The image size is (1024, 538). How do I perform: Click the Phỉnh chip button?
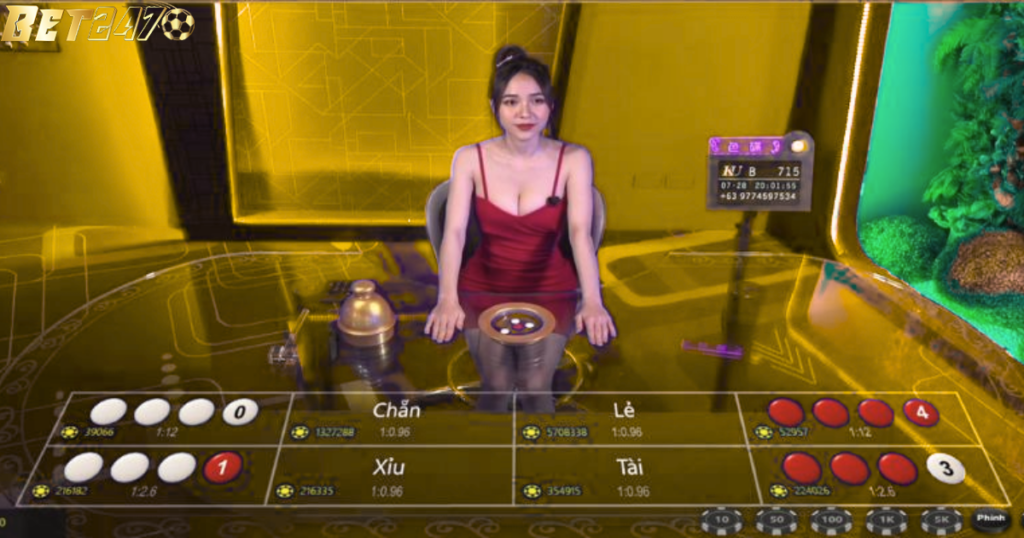(x=991, y=519)
